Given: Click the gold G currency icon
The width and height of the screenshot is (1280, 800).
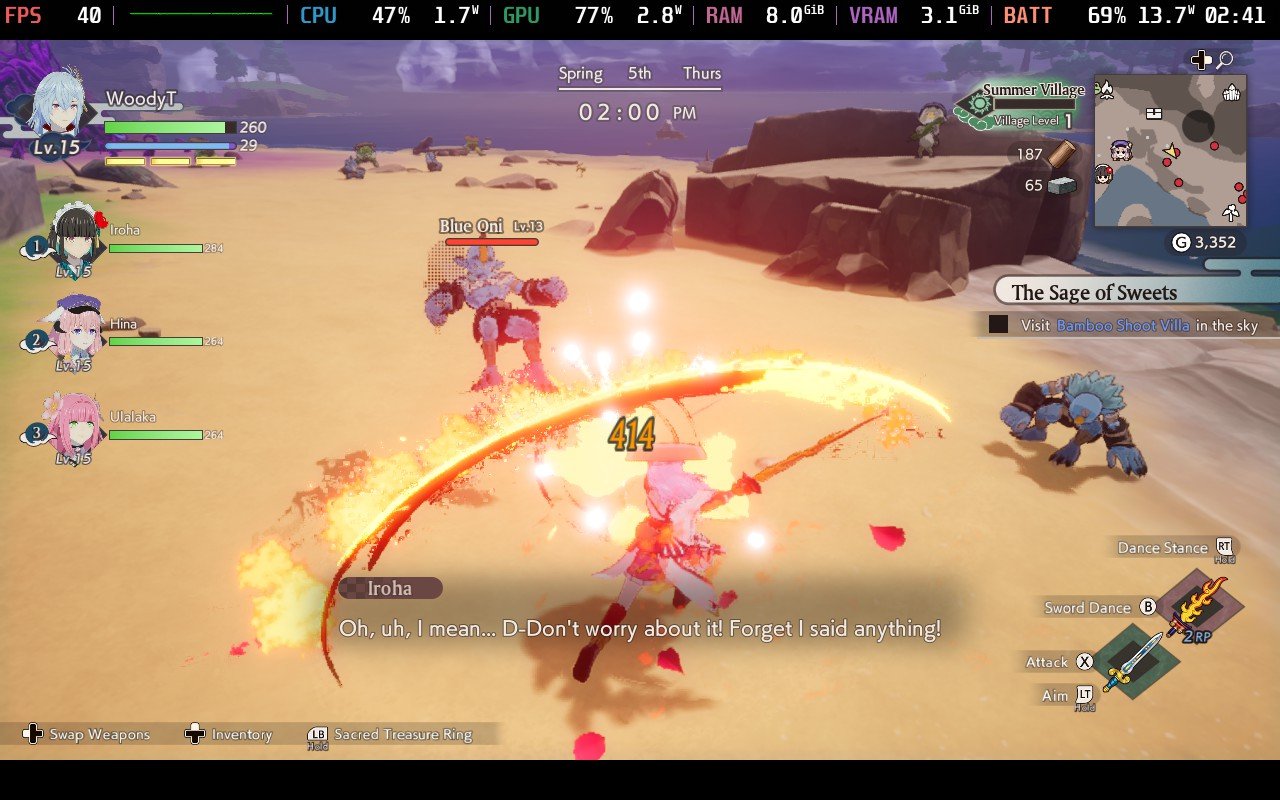Looking at the screenshot, I should [1181, 242].
